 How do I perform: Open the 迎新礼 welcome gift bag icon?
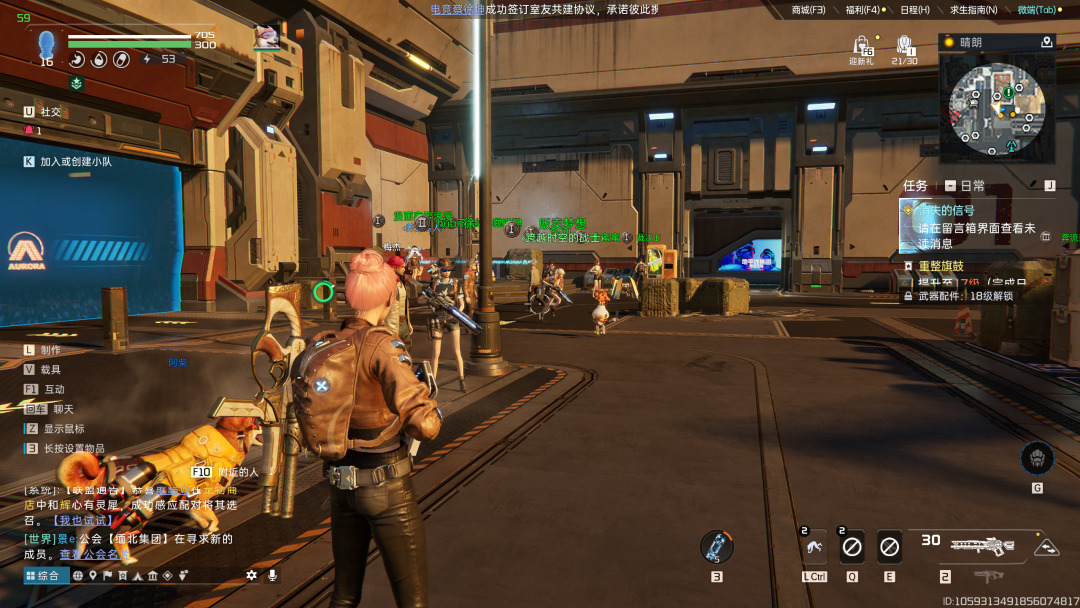tap(861, 47)
